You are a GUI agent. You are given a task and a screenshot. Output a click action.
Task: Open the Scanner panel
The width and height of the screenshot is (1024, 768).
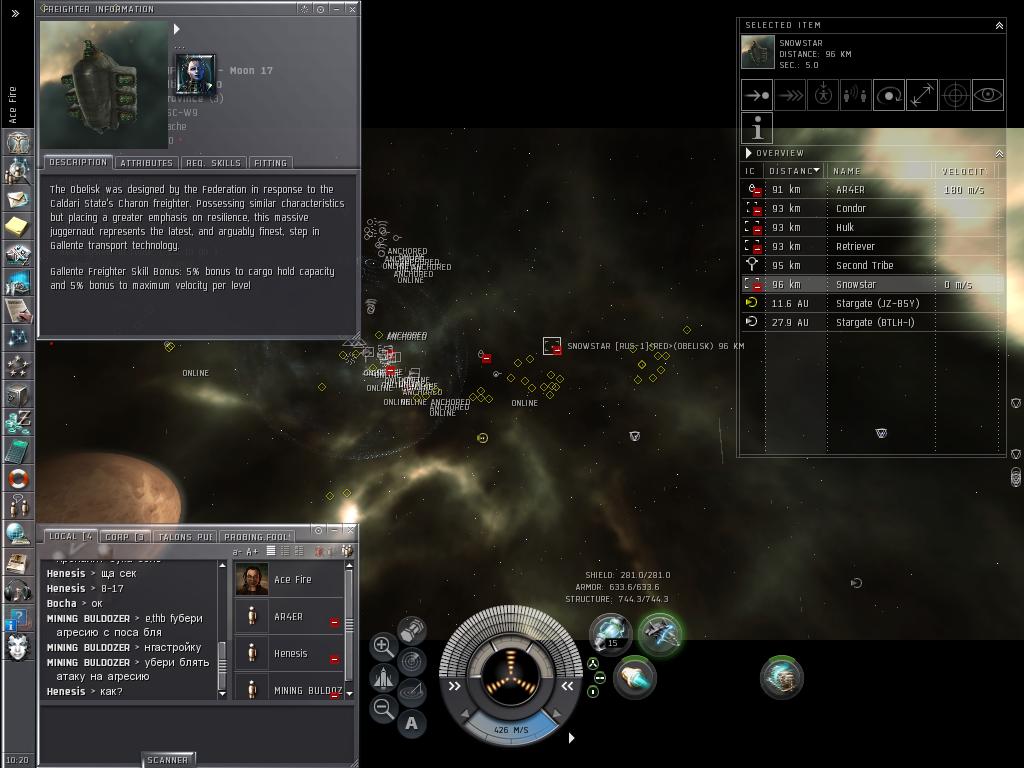click(x=167, y=760)
